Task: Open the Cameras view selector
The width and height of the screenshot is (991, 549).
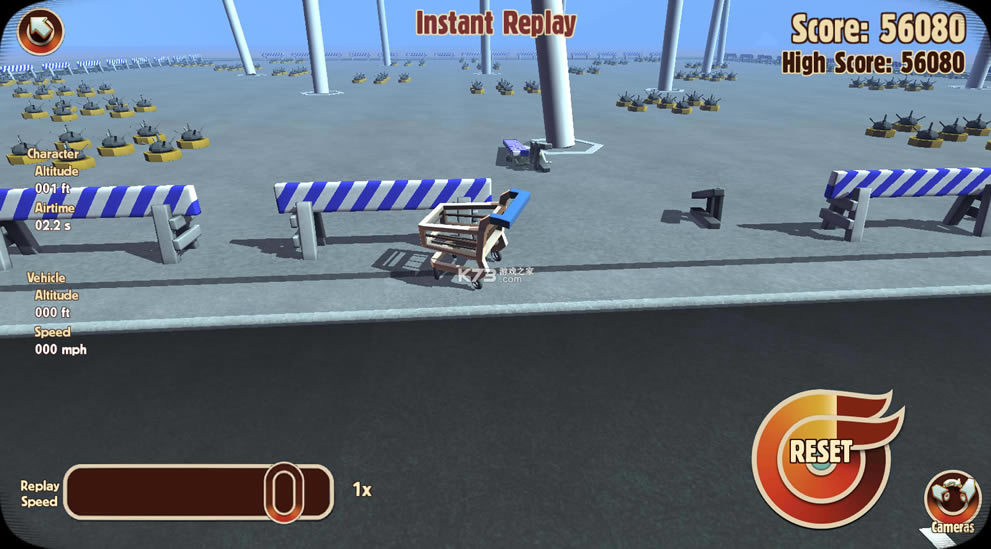Action: pyautogui.click(x=952, y=499)
